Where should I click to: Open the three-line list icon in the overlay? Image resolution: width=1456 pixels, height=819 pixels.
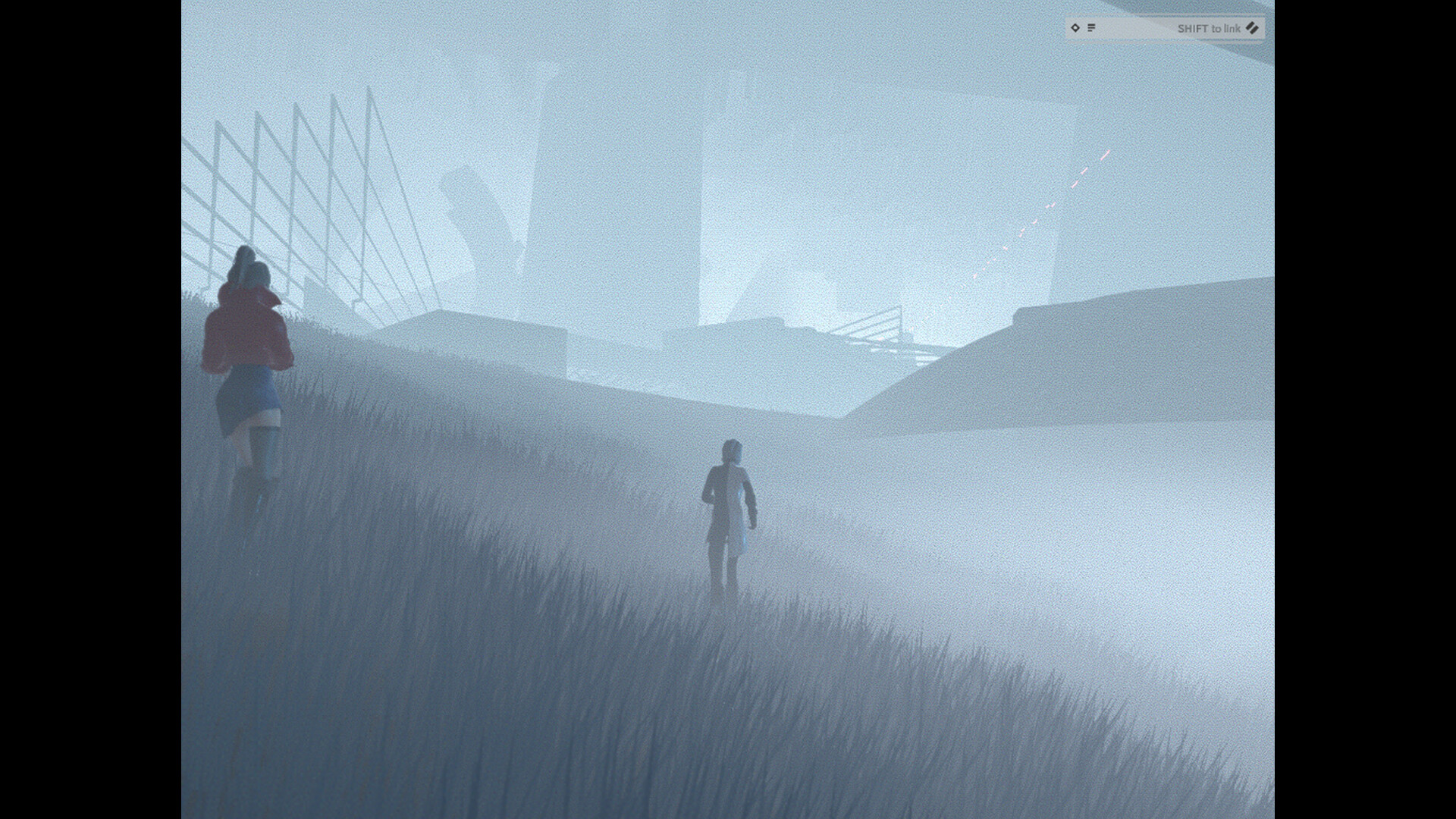pyautogui.click(x=1091, y=28)
